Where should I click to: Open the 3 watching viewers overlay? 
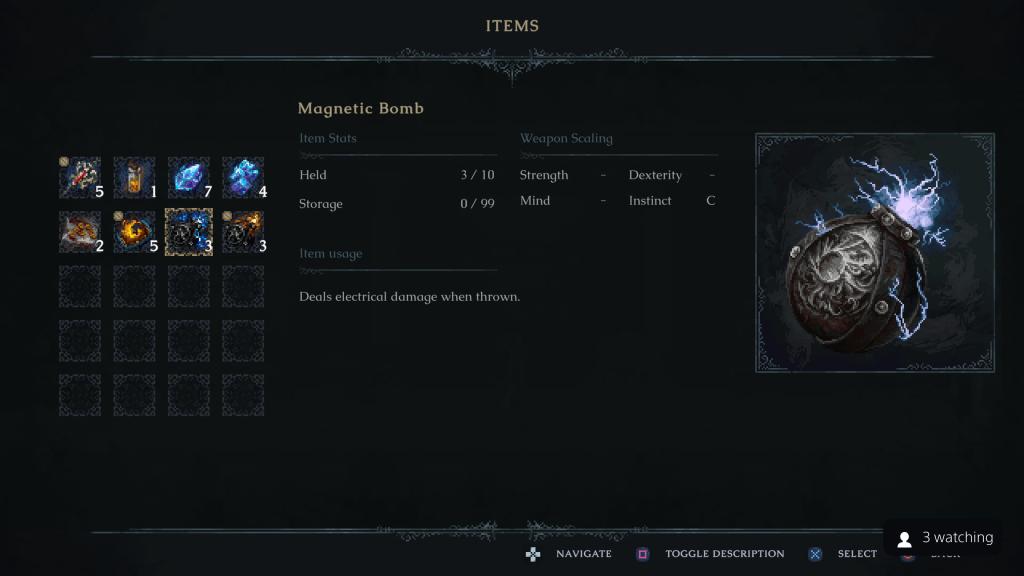click(x=945, y=538)
